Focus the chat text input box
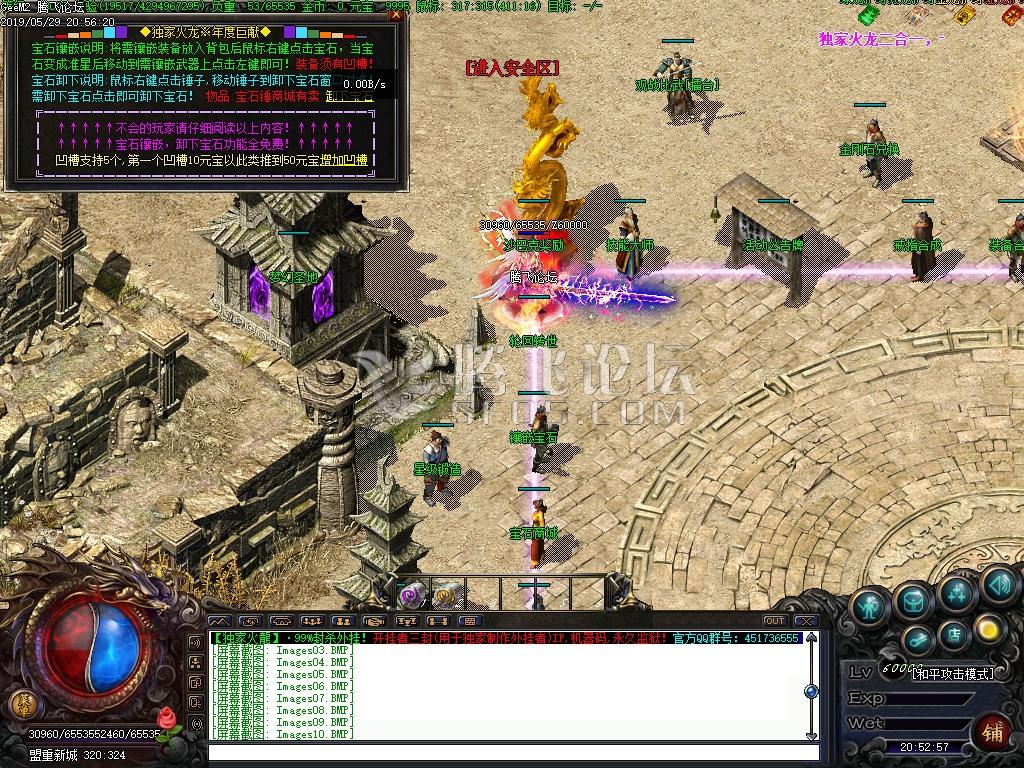Image resolution: width=1024 pixels, height=768 pixels. coord(500,751)
